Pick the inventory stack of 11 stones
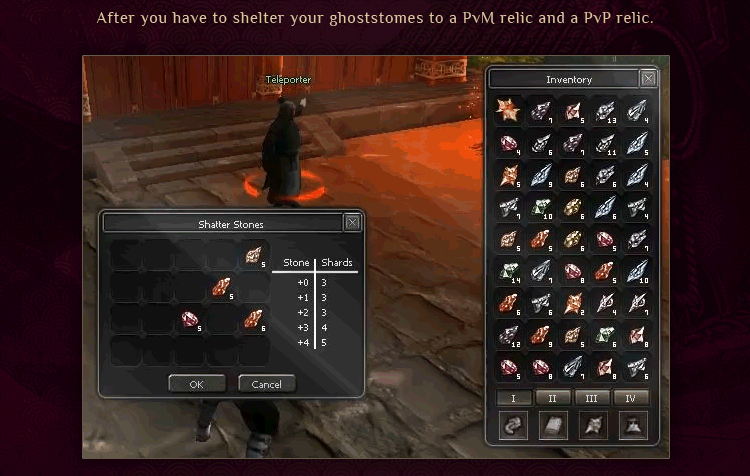Image resolution: width=750 pixels, height=476 pixels. (x=606, y=144)
